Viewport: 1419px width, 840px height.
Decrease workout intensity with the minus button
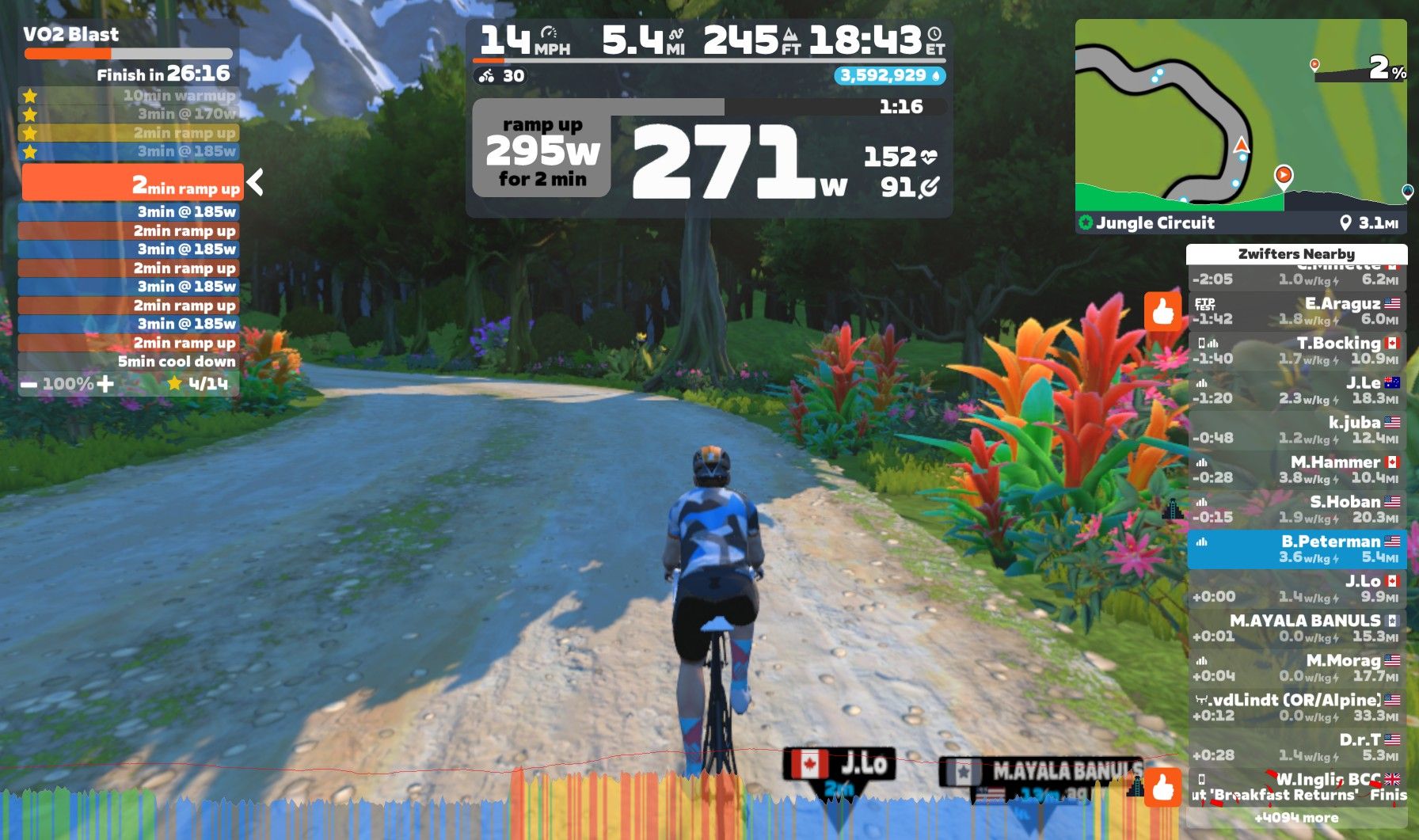coord(29,384)
